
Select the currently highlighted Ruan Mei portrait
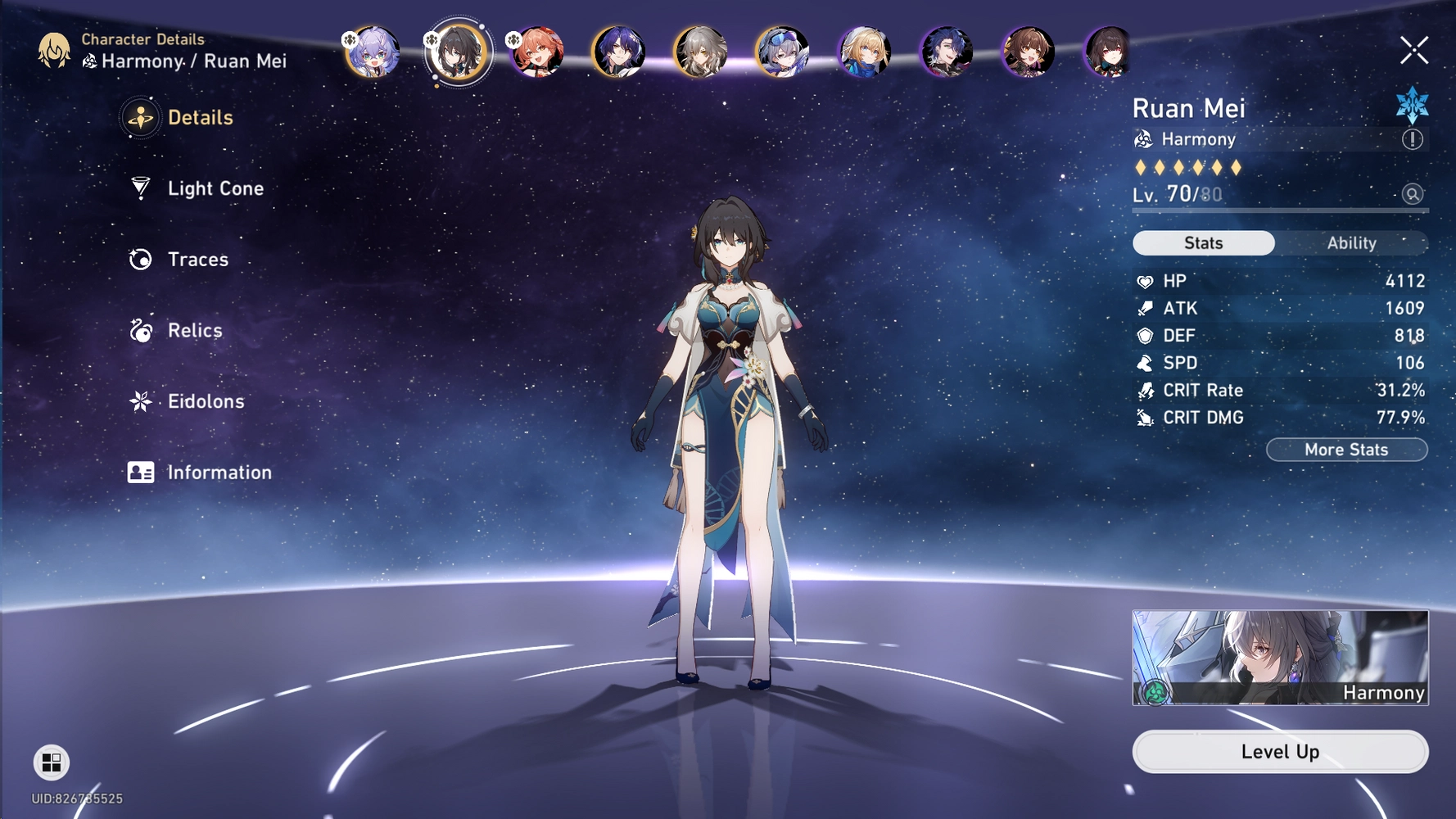(456, 51)
